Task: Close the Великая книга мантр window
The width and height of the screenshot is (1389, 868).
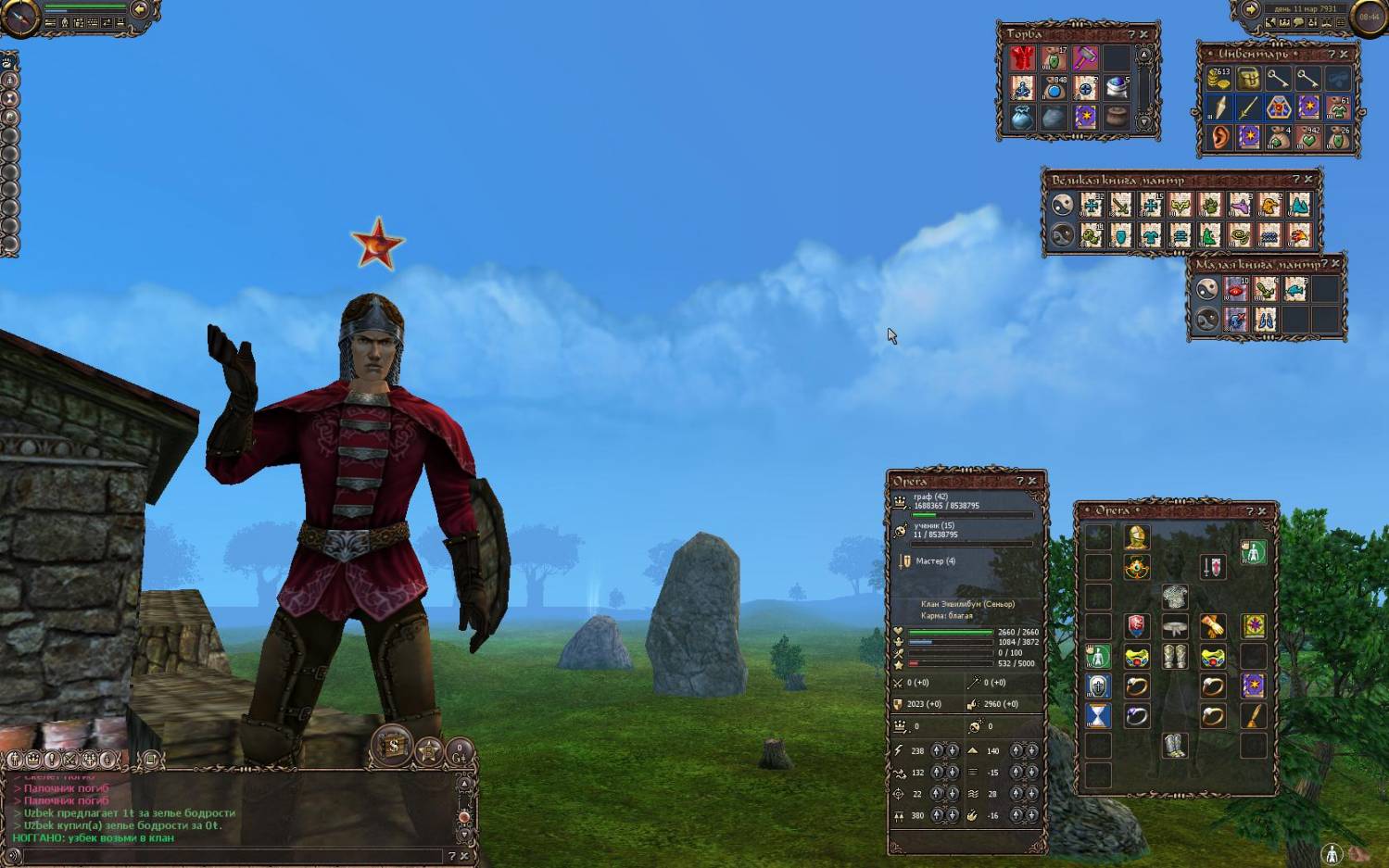Action: click(1308, 180)
